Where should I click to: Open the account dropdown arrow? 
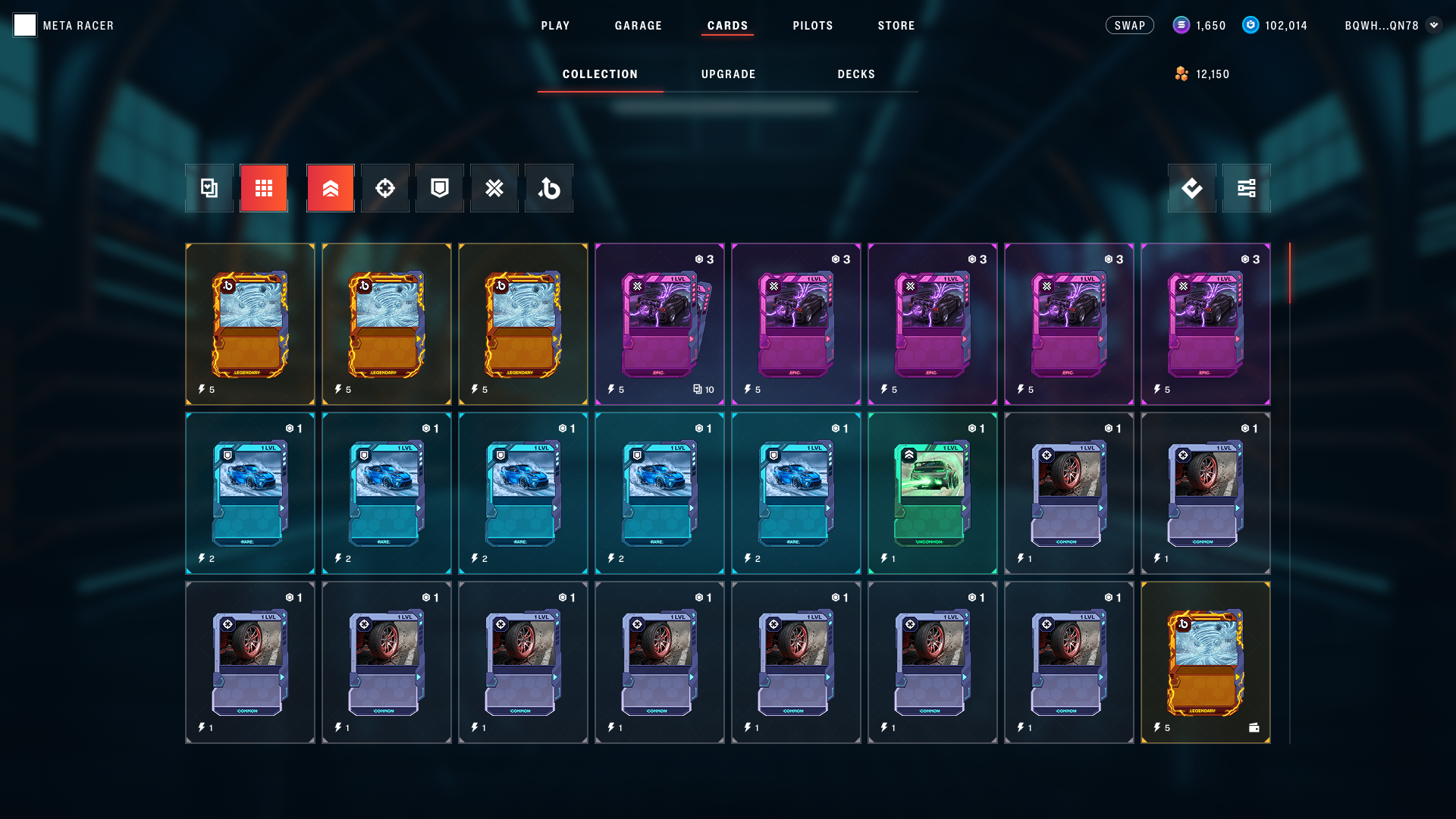pyautogui.click(x=1433, y=25)
